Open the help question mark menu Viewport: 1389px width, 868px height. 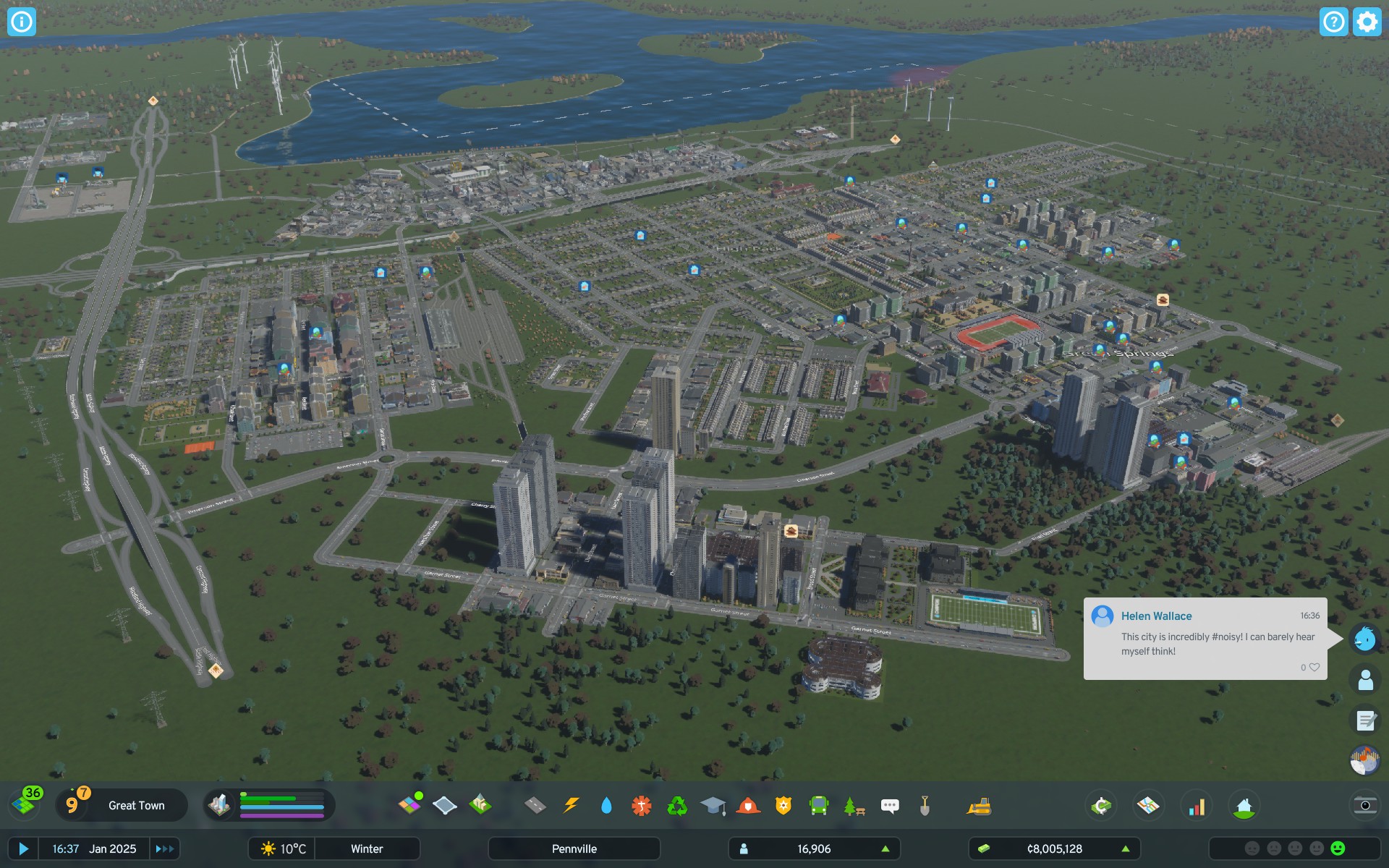click(1333, 22)
